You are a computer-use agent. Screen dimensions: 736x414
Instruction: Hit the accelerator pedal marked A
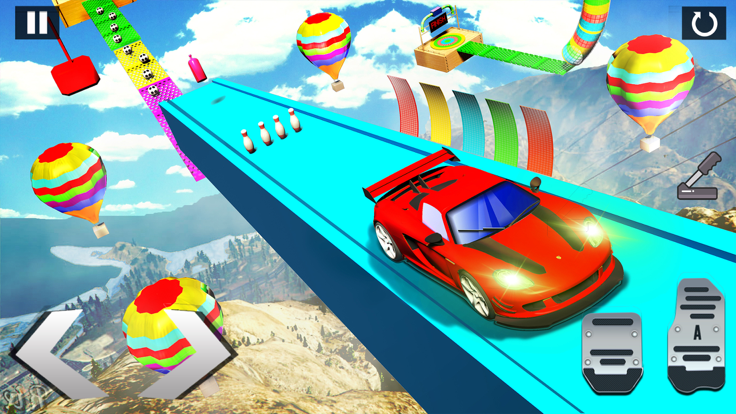click(697, 335)
